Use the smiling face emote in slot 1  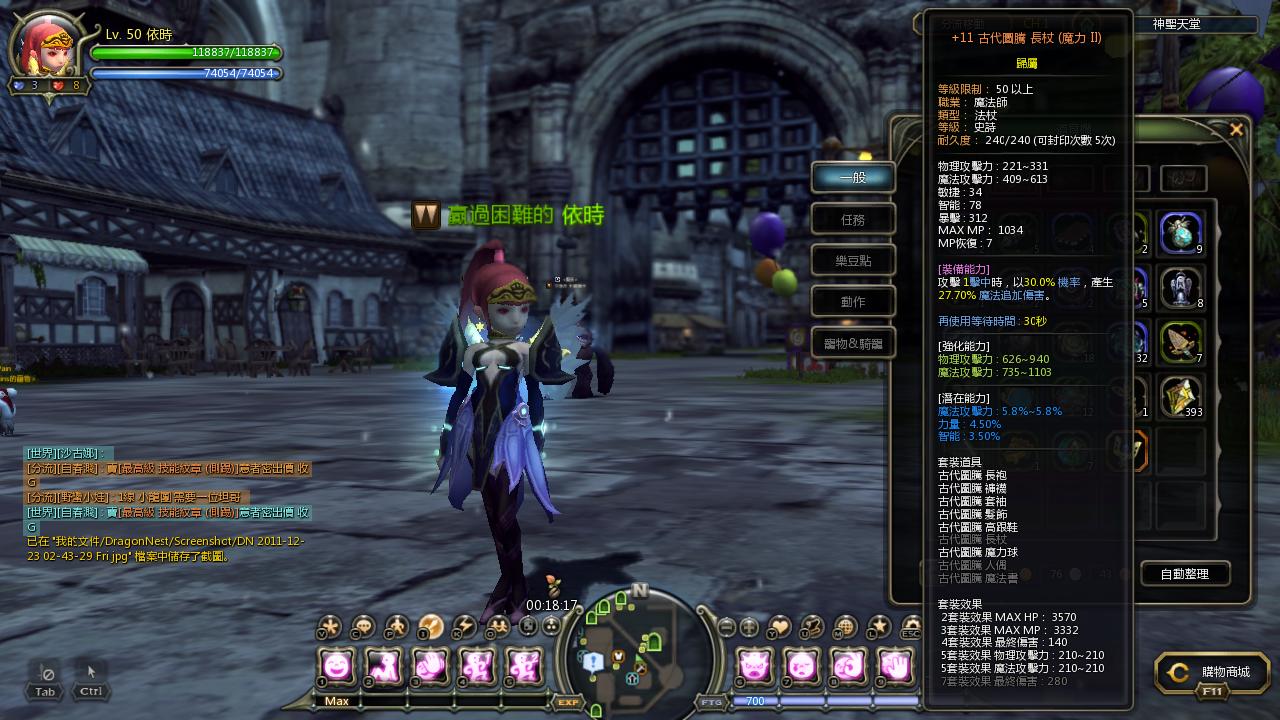coord(337,665)
